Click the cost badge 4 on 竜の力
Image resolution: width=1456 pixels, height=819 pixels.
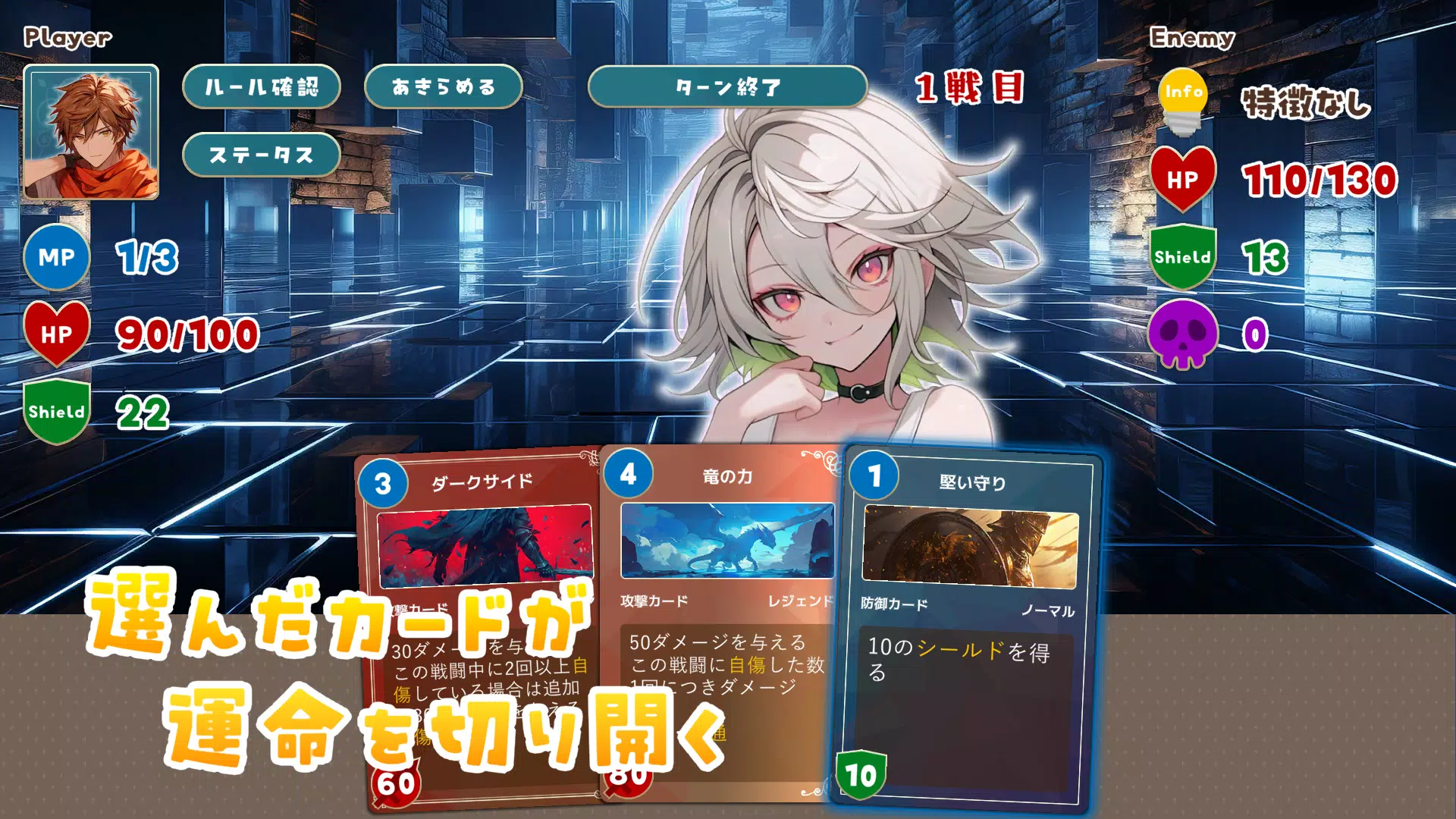(x=627, y=473)
